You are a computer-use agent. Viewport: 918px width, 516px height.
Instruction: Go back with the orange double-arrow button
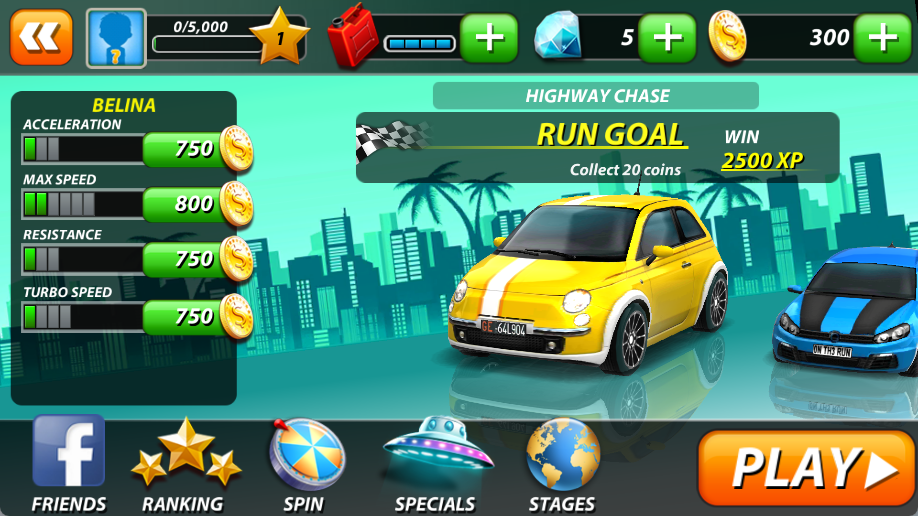pyautogui.click(x=41, y=37)
